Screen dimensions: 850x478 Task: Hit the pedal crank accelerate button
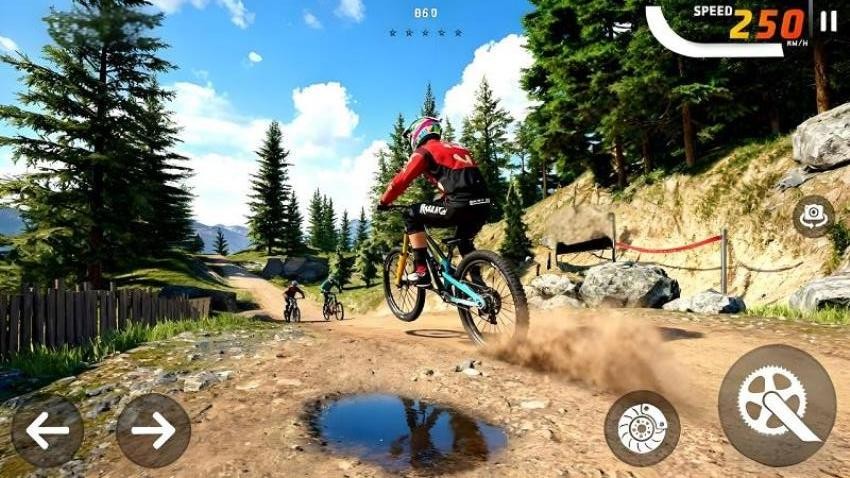(777, 405)
